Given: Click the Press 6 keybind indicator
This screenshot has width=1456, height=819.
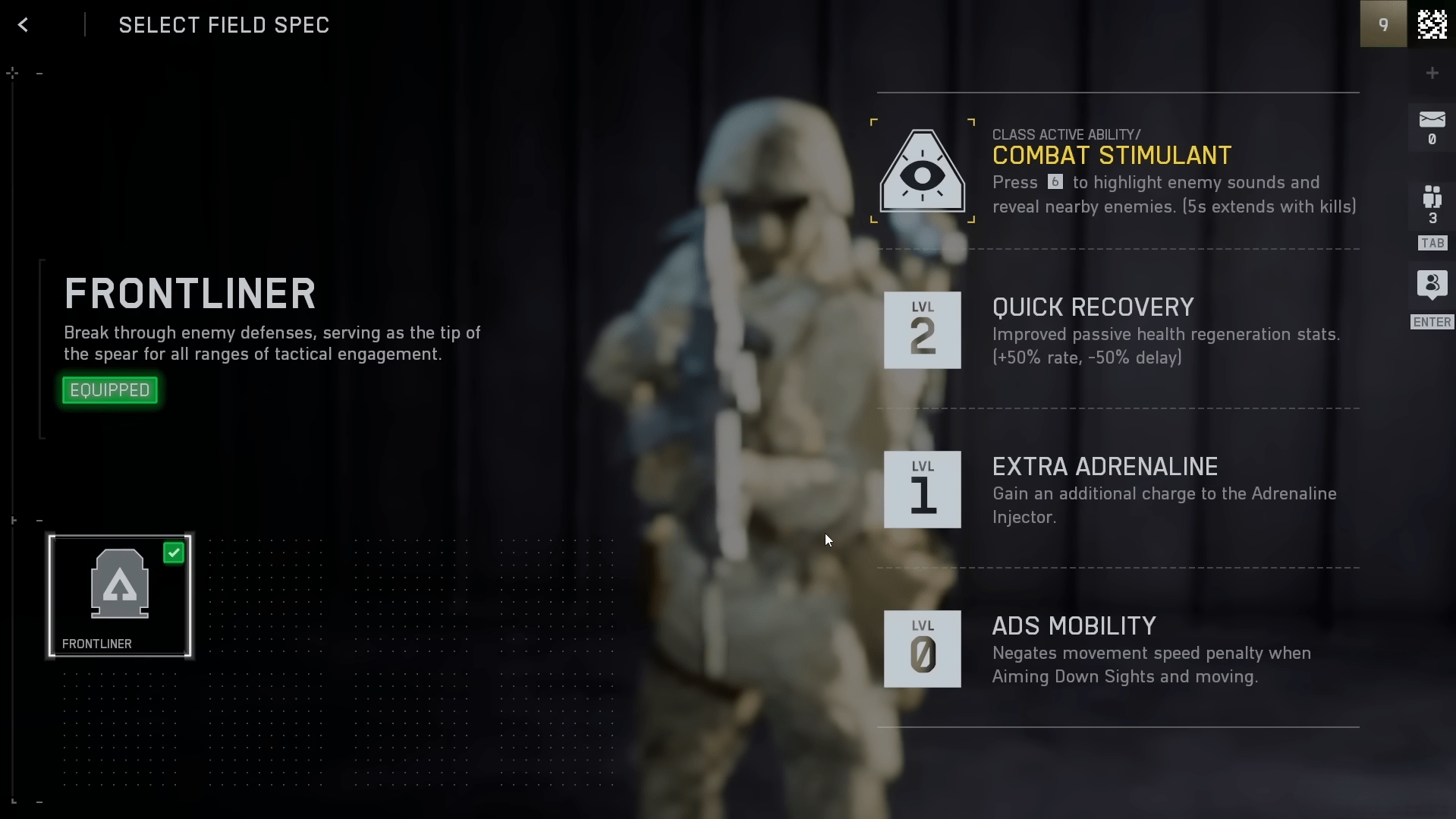Looking at the screenshot, I should click(x=1055, y=182).
